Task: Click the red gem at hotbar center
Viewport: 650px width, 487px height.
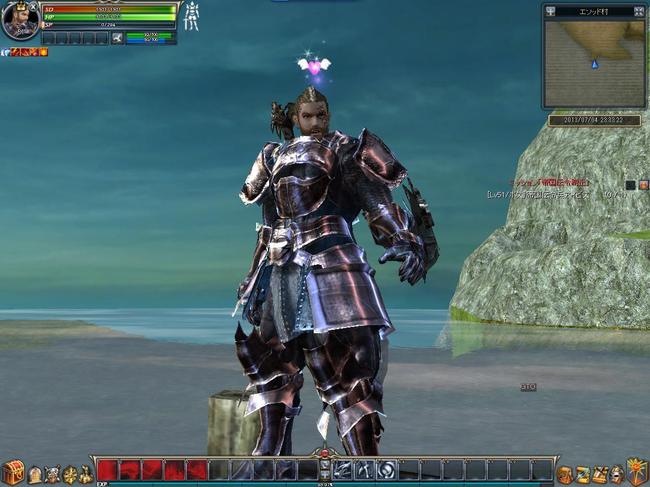Action: (324, 455)
